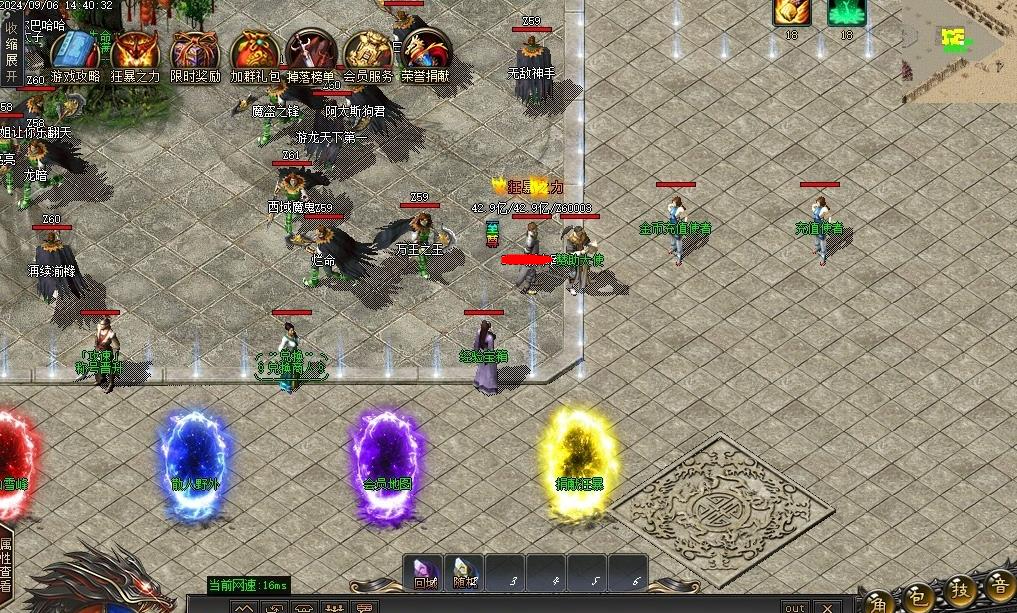Select the golden fist buff icon
The height and width of the screenshot is (613, 1017).
tap(791, 13)
